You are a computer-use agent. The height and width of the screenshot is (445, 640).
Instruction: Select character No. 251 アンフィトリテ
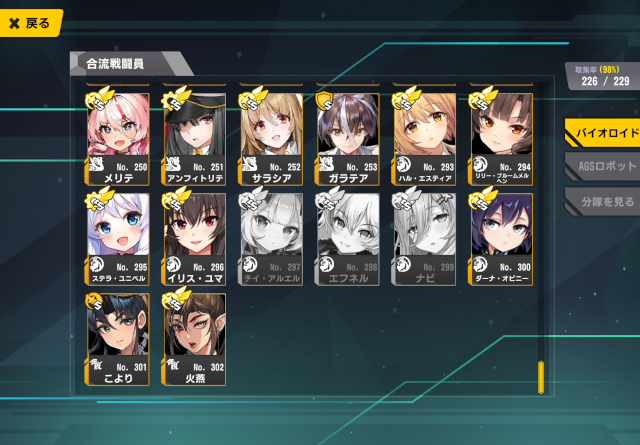click(x=195, y=135)
